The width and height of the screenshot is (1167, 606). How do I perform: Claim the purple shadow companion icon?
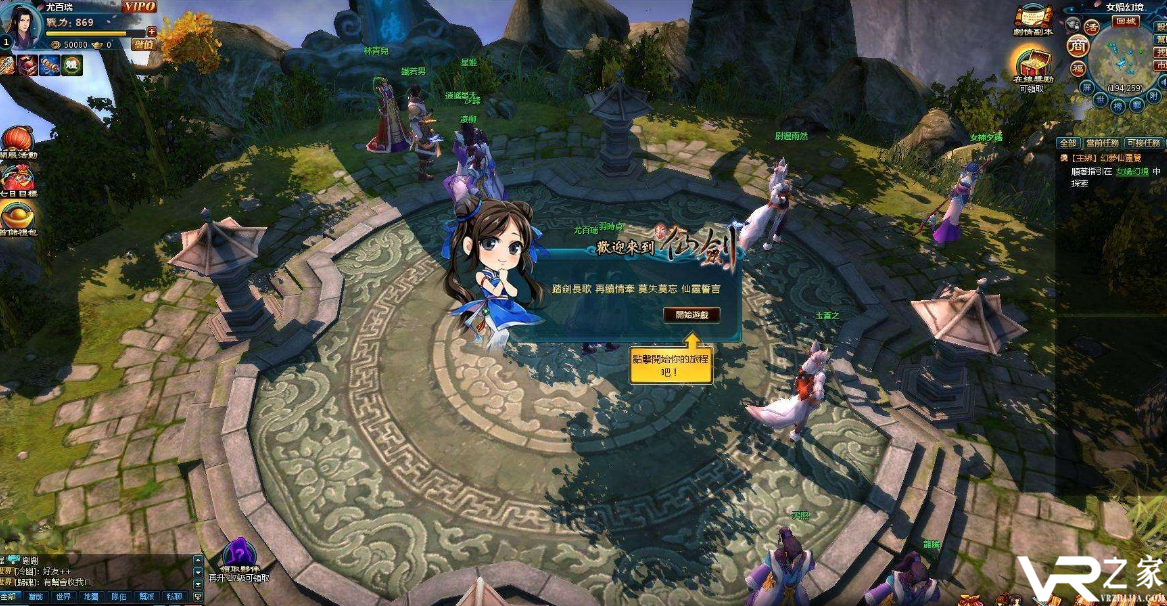(x=237, y=555)
